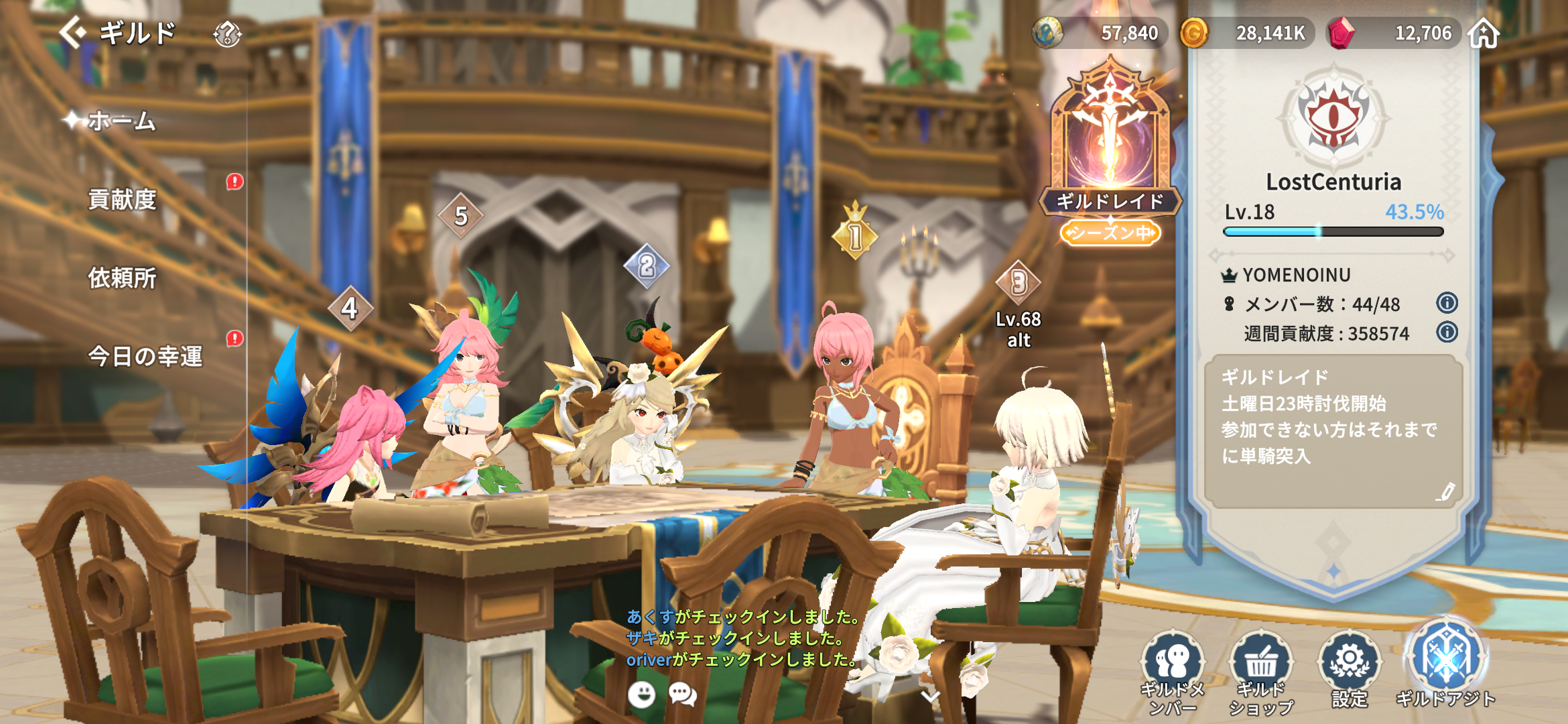Open the 依頼所 request board

click(122, 278)
